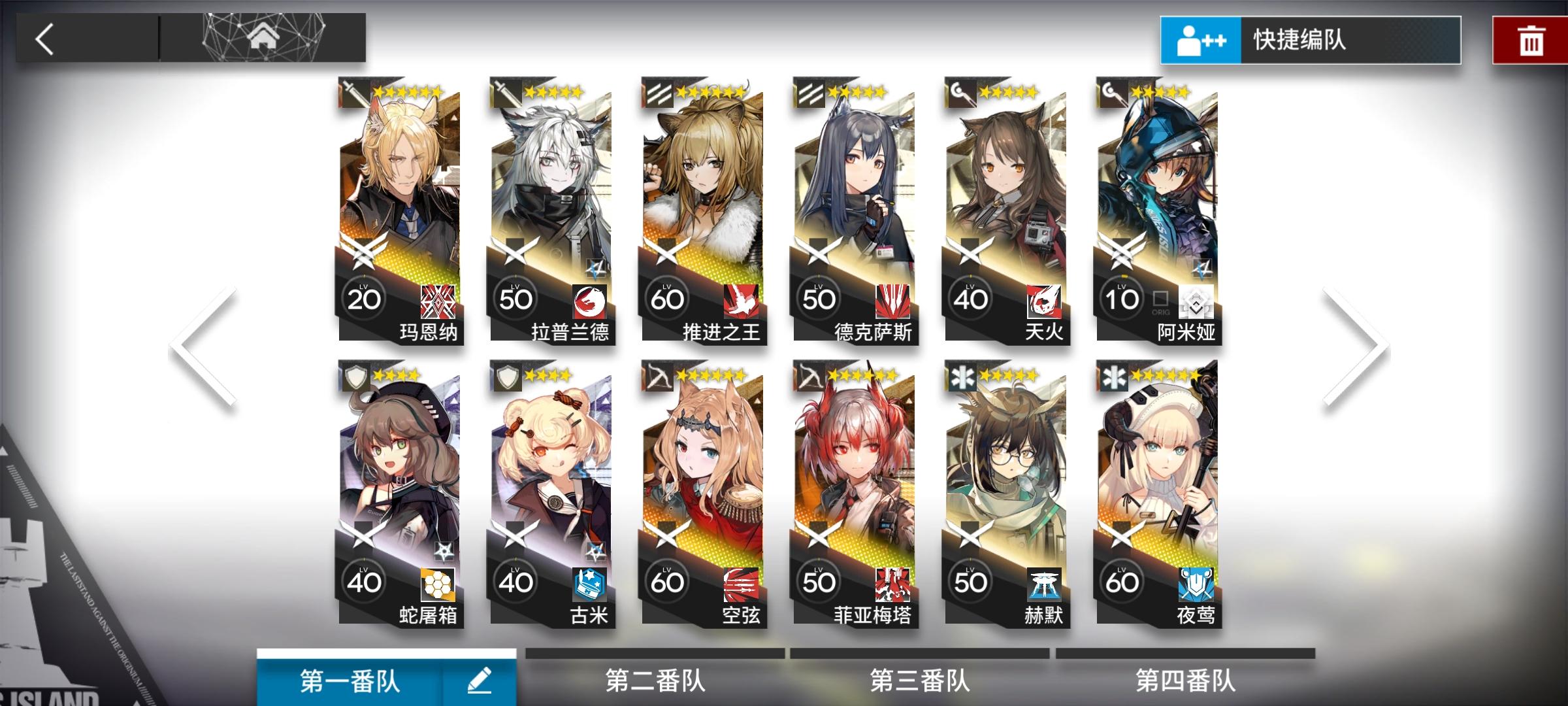
Task: Click the trash icon to clear the squad
Action: pos(1532,41)
